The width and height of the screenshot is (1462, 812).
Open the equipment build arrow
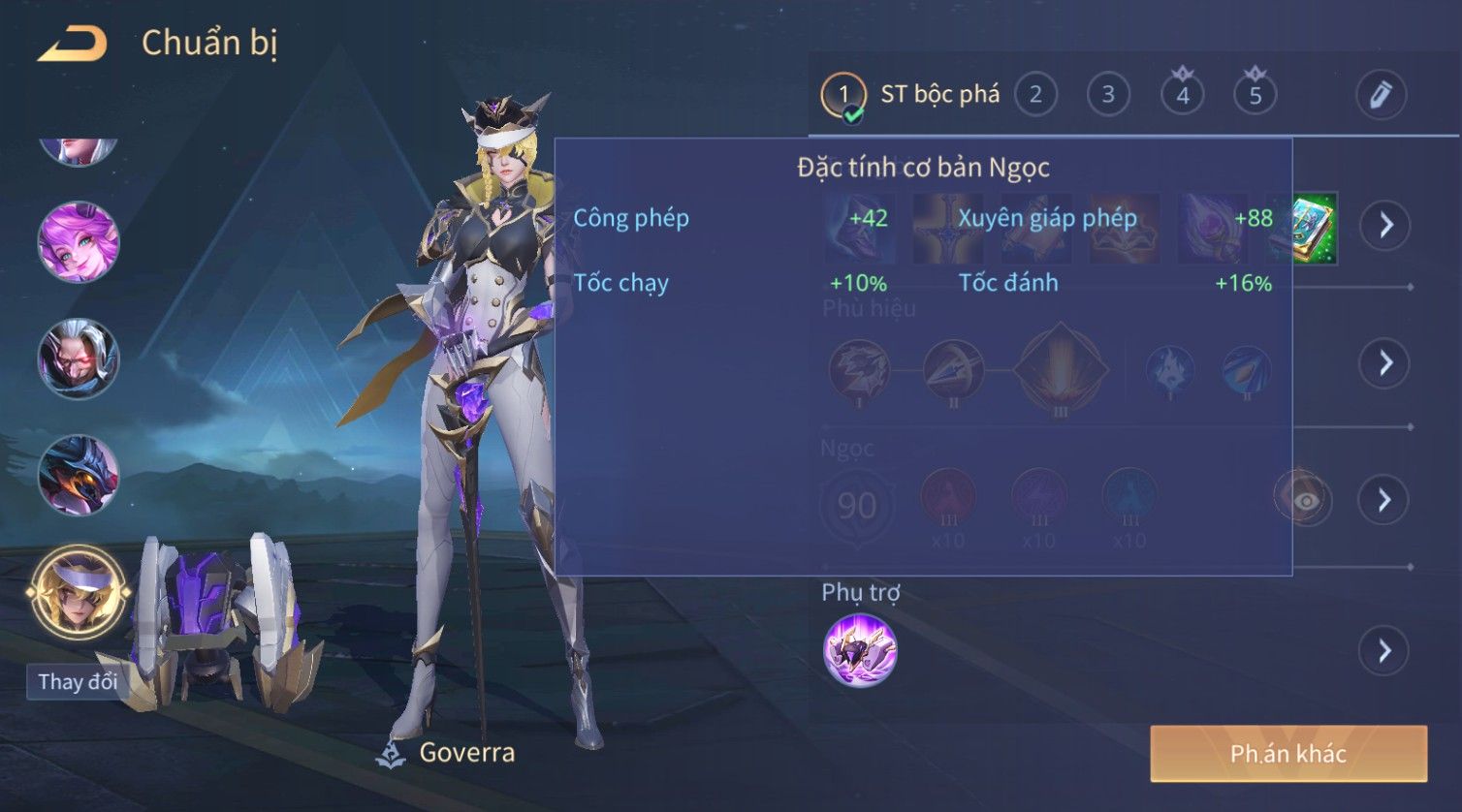pos(1385,226)
